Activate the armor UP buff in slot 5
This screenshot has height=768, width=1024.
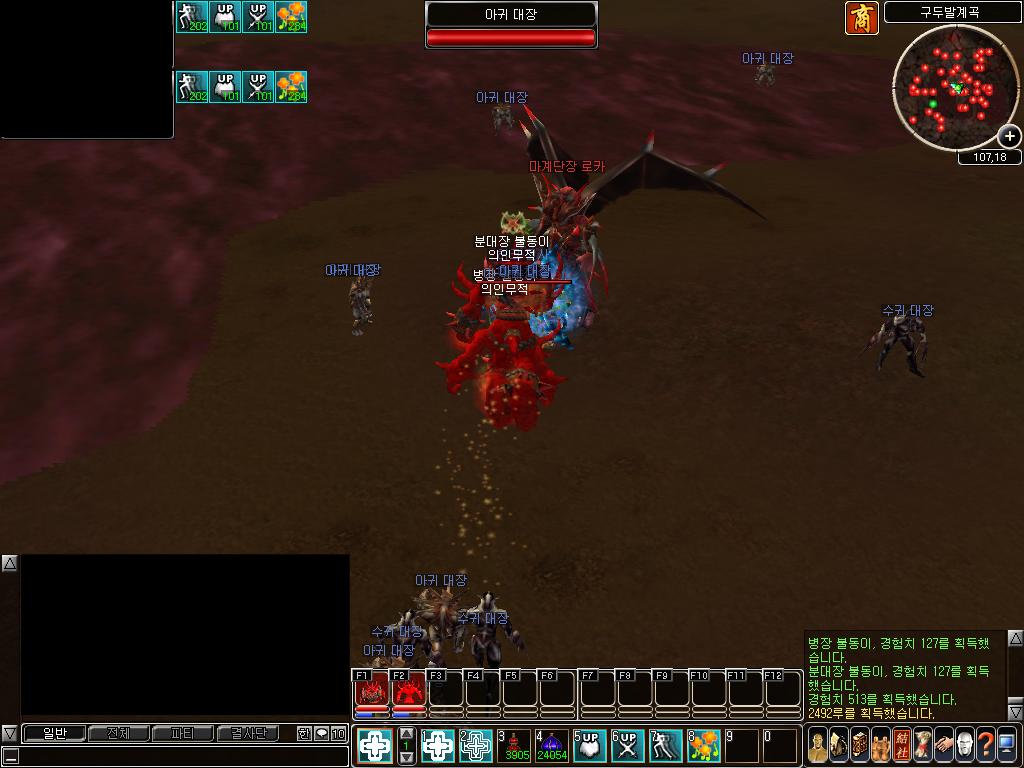click(590, 745)
